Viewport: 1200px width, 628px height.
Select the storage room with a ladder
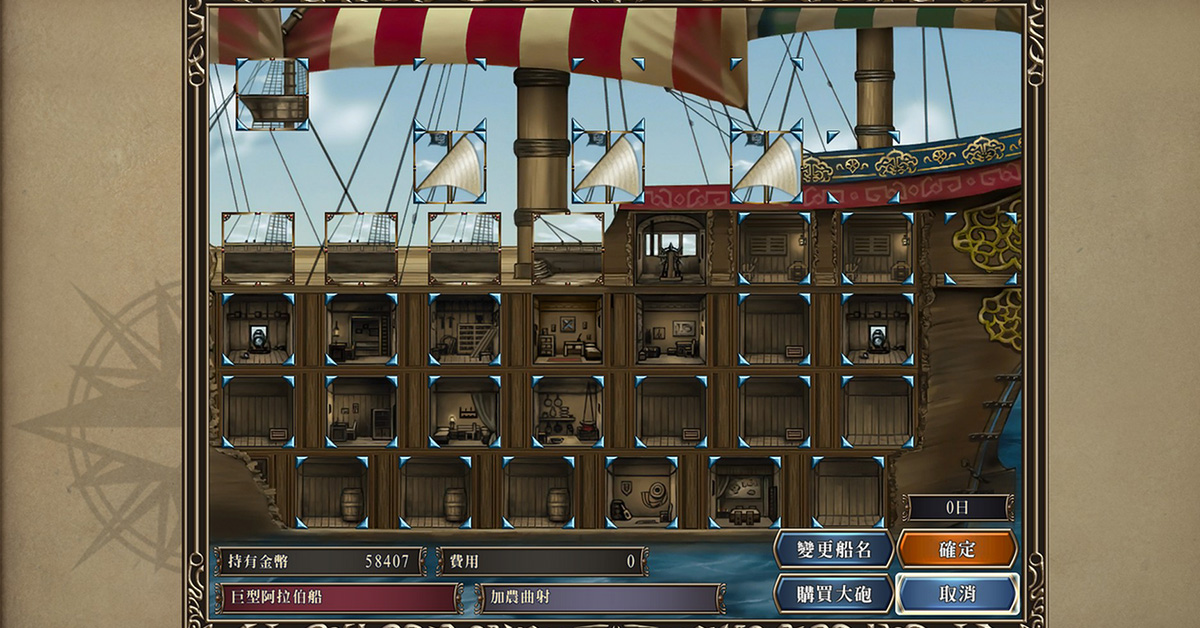click(x=464, y=329)
